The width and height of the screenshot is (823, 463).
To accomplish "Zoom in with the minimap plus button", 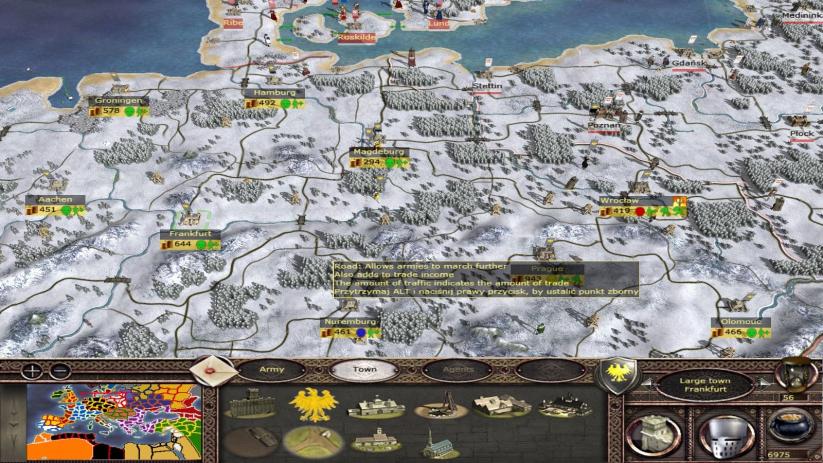I will point(31,370).
